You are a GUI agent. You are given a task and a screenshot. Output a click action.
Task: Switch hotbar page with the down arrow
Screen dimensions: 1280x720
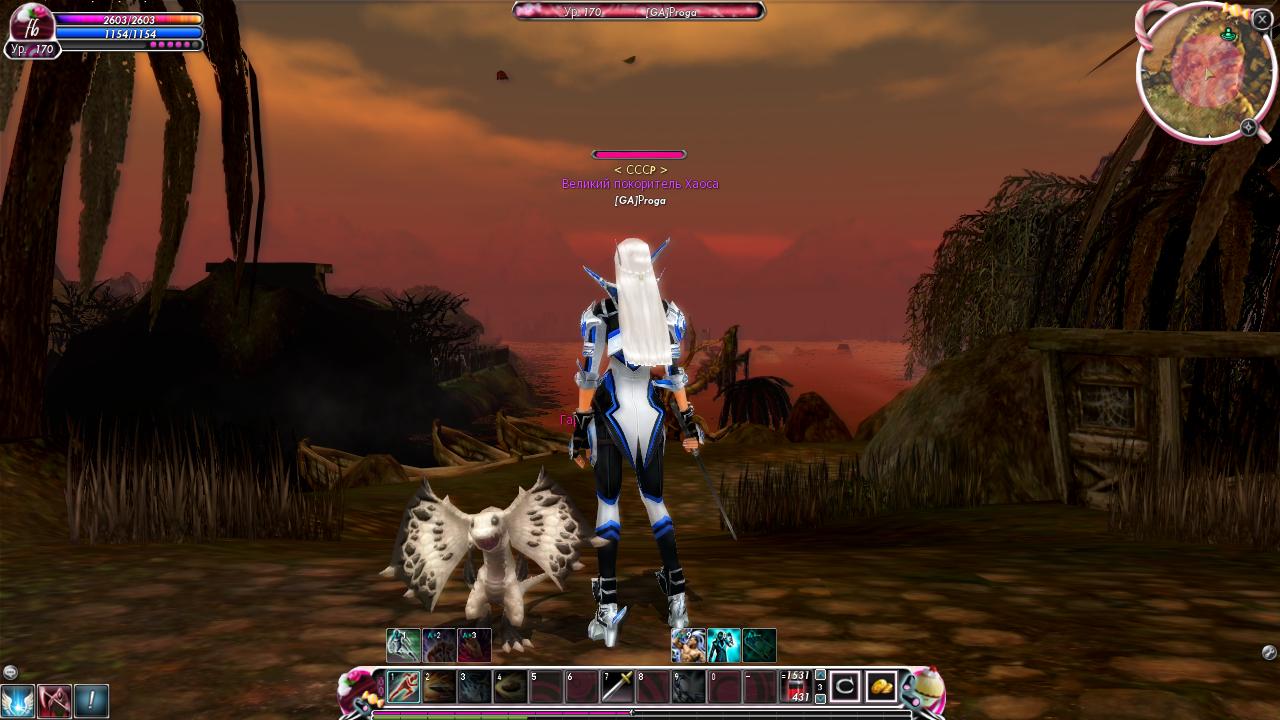click(x=821, y=699)
